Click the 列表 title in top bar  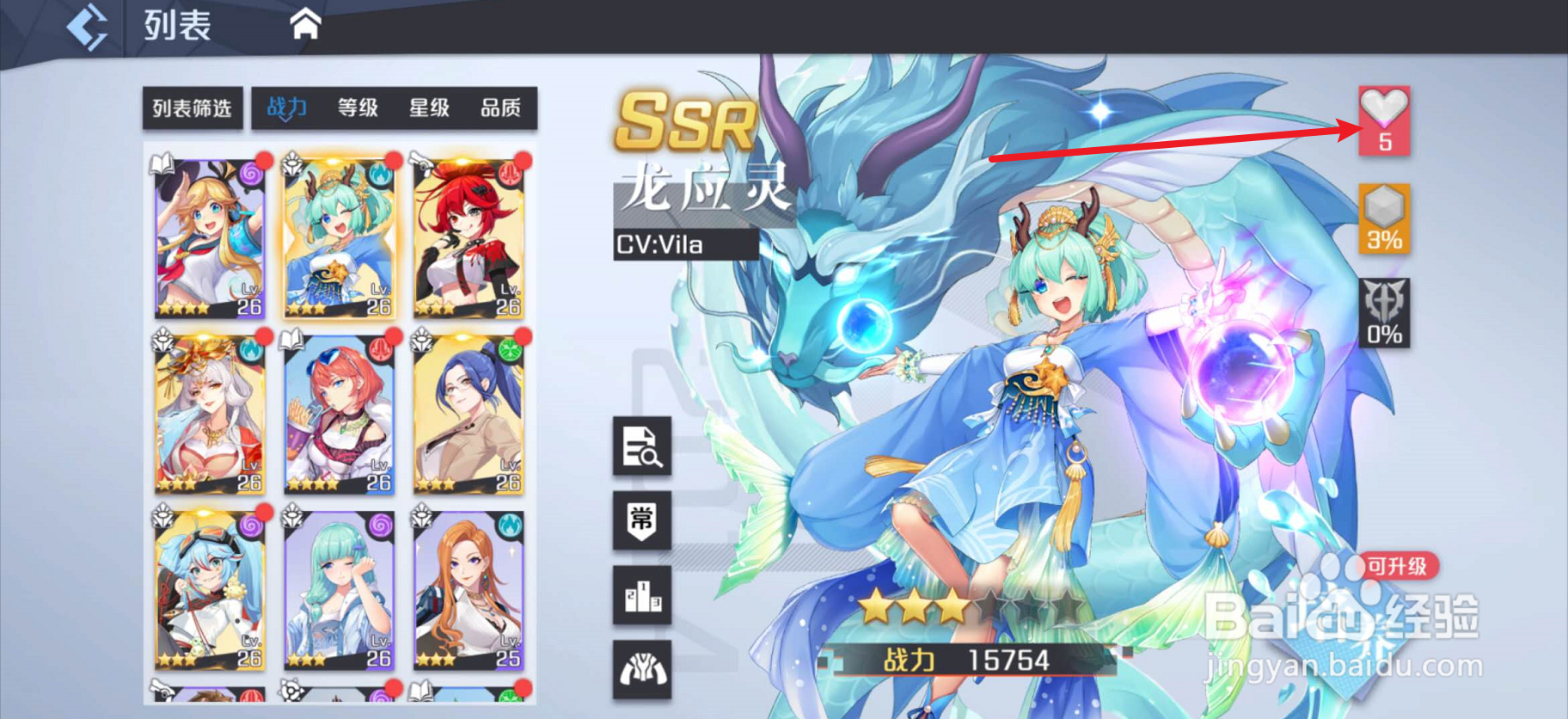tap(175, 23)
